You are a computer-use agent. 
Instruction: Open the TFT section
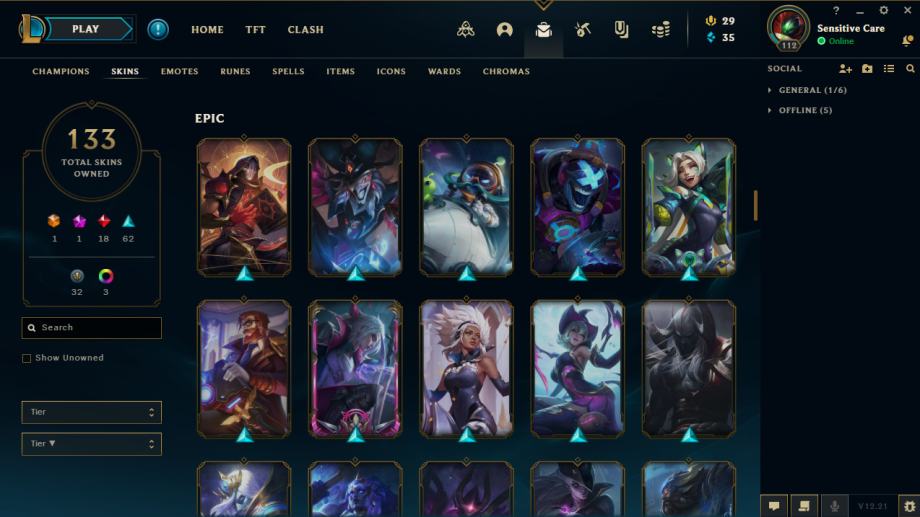pos(256,30)
